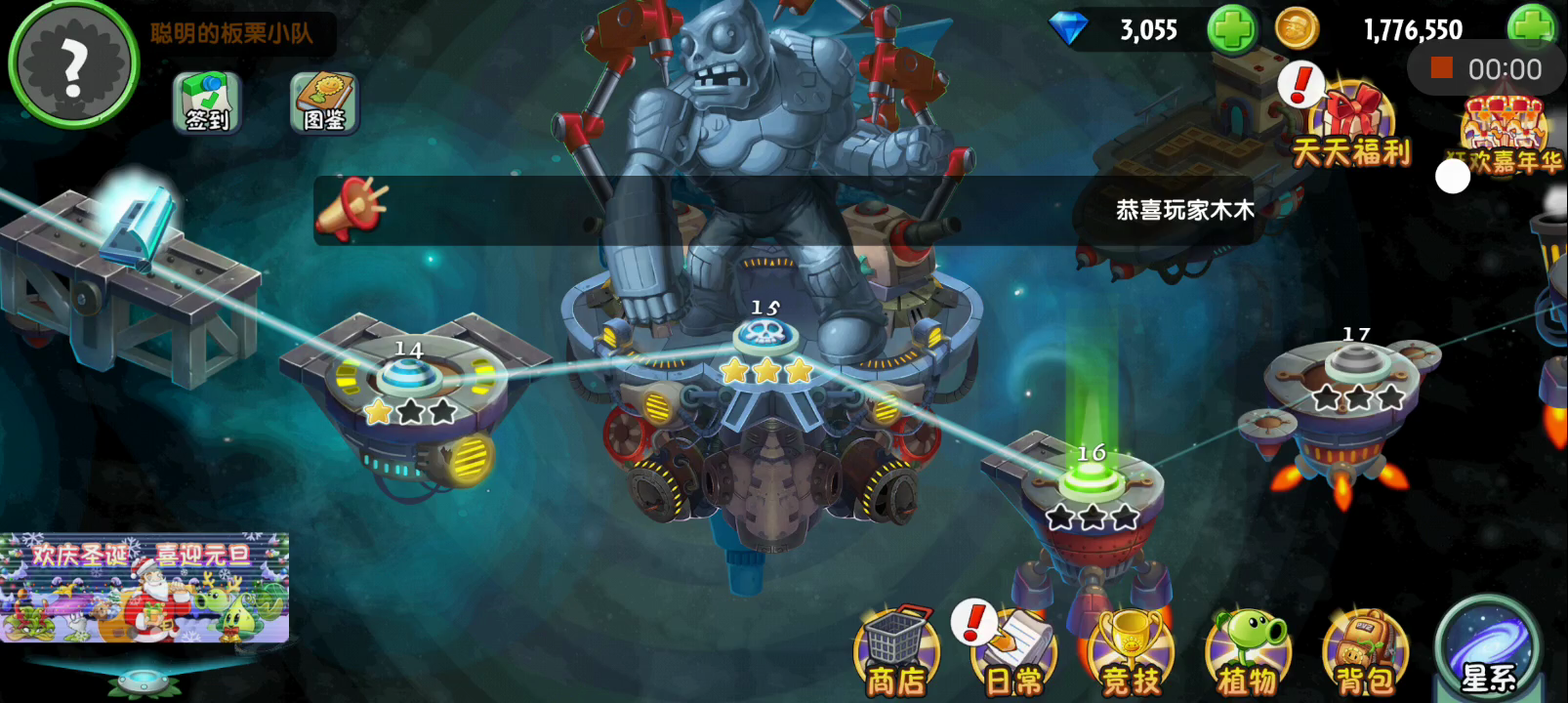The width and height of the screenshot is (1568, 703).
Task: Open the 签到 daily check-in
Action: pos(206,103)
